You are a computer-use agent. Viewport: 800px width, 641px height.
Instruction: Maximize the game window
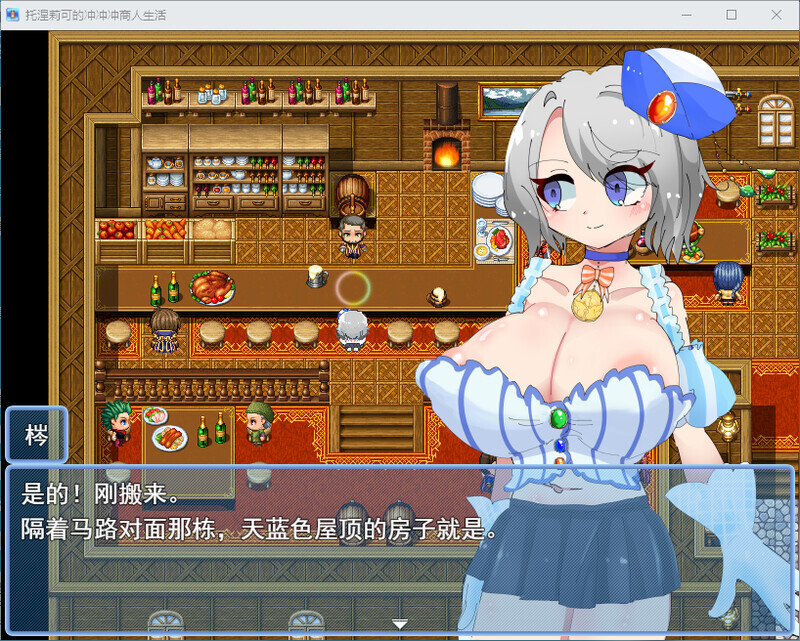tap(731, 15)
